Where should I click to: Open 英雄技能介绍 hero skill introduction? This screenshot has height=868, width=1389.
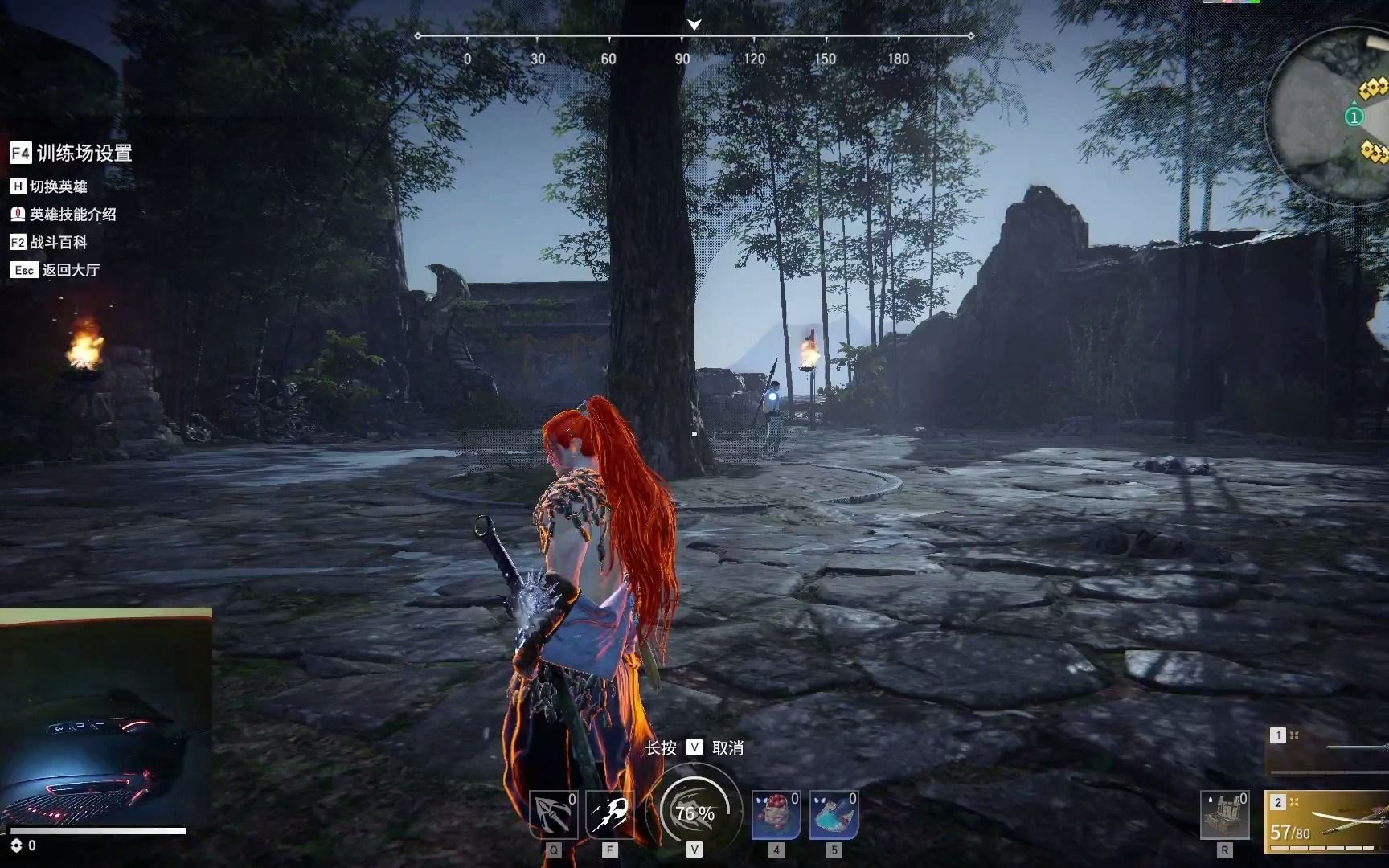[63, 215]
